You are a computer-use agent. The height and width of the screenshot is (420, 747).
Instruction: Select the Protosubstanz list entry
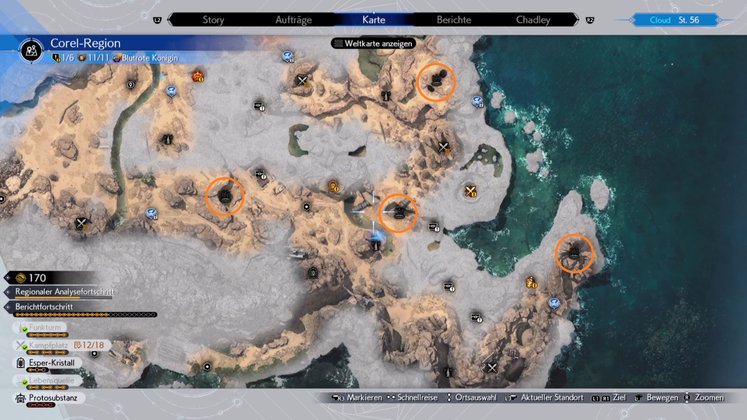[x=52, y=398]
